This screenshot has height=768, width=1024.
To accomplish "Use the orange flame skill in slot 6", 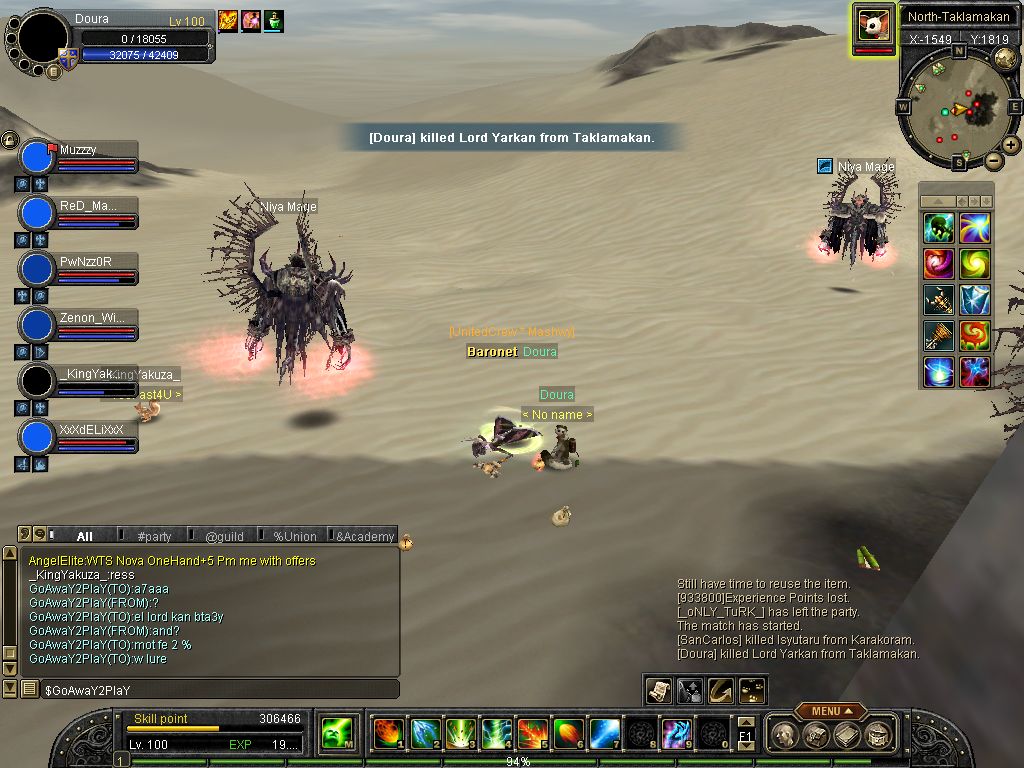I will (x=568, y=734).
